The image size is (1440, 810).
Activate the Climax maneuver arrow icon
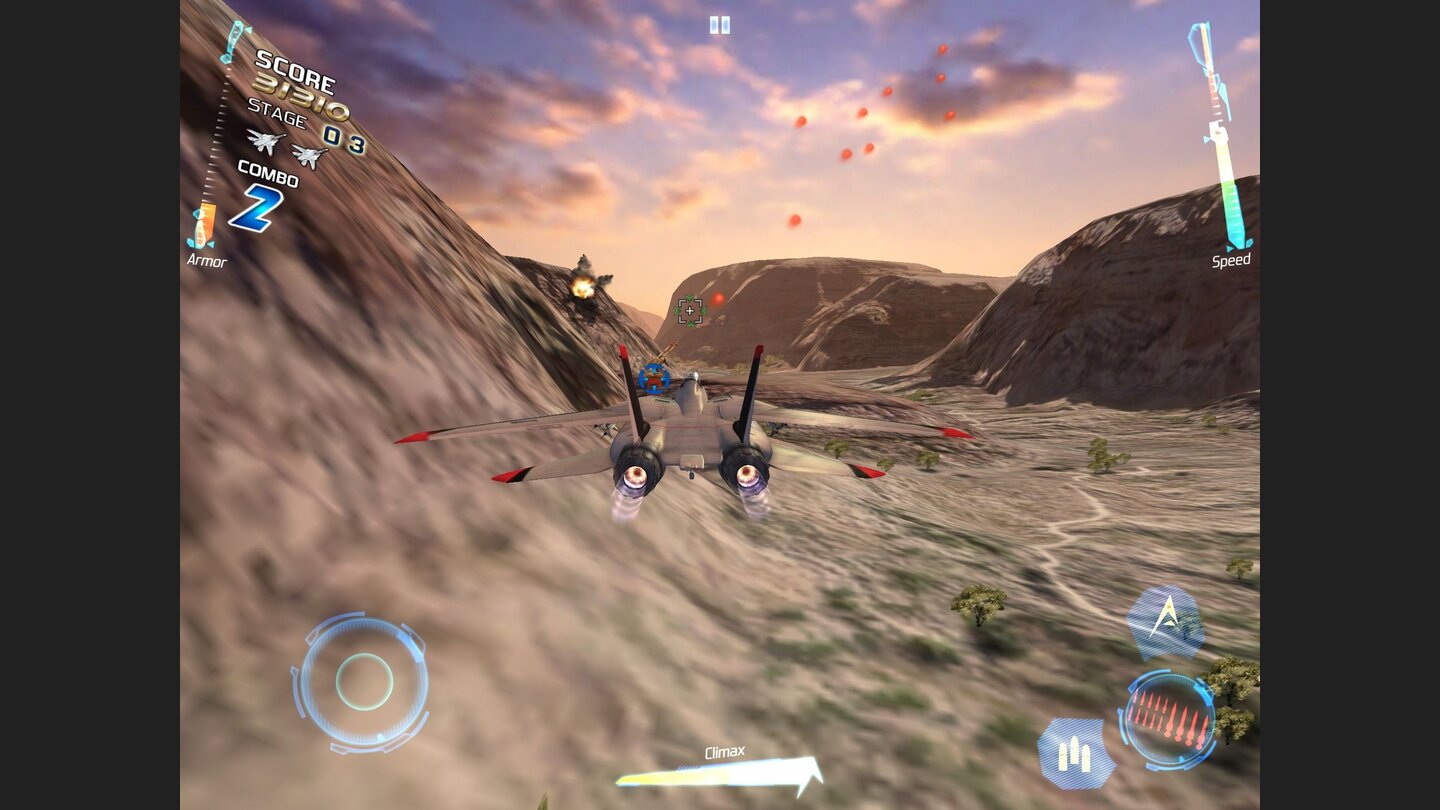coord(1166,621)
